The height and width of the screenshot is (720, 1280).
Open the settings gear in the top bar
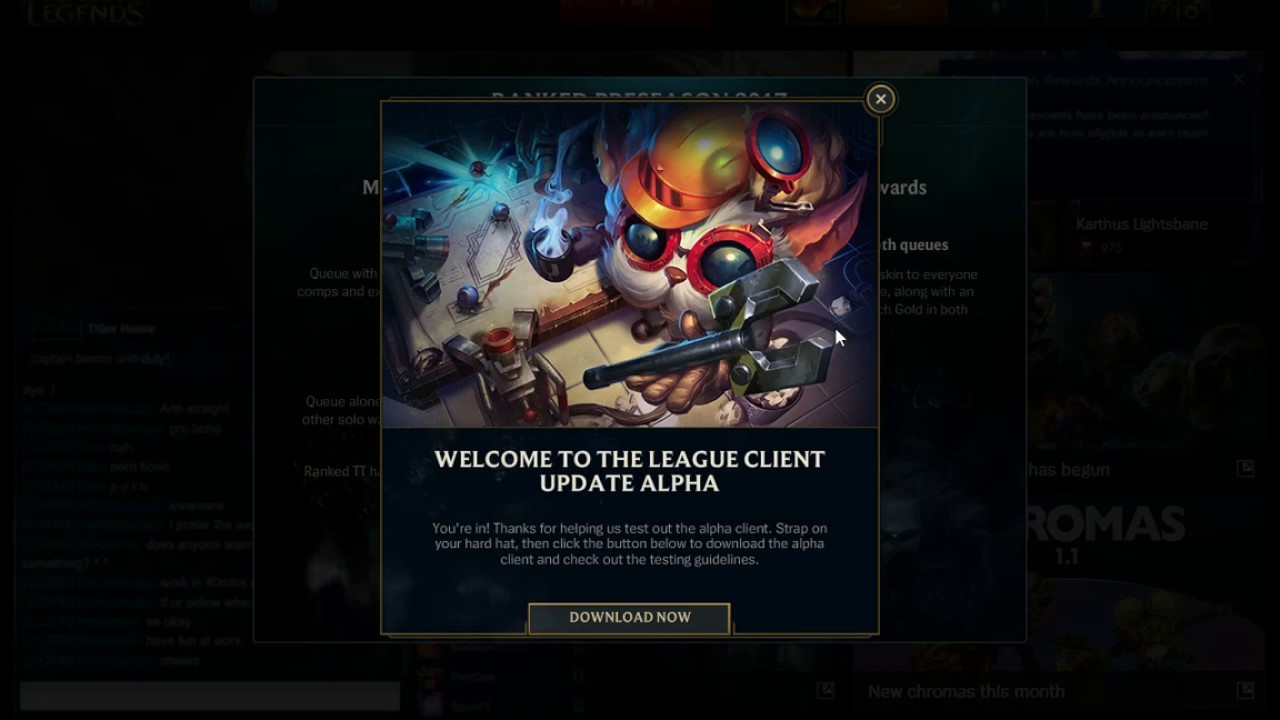pos(1192,10)
